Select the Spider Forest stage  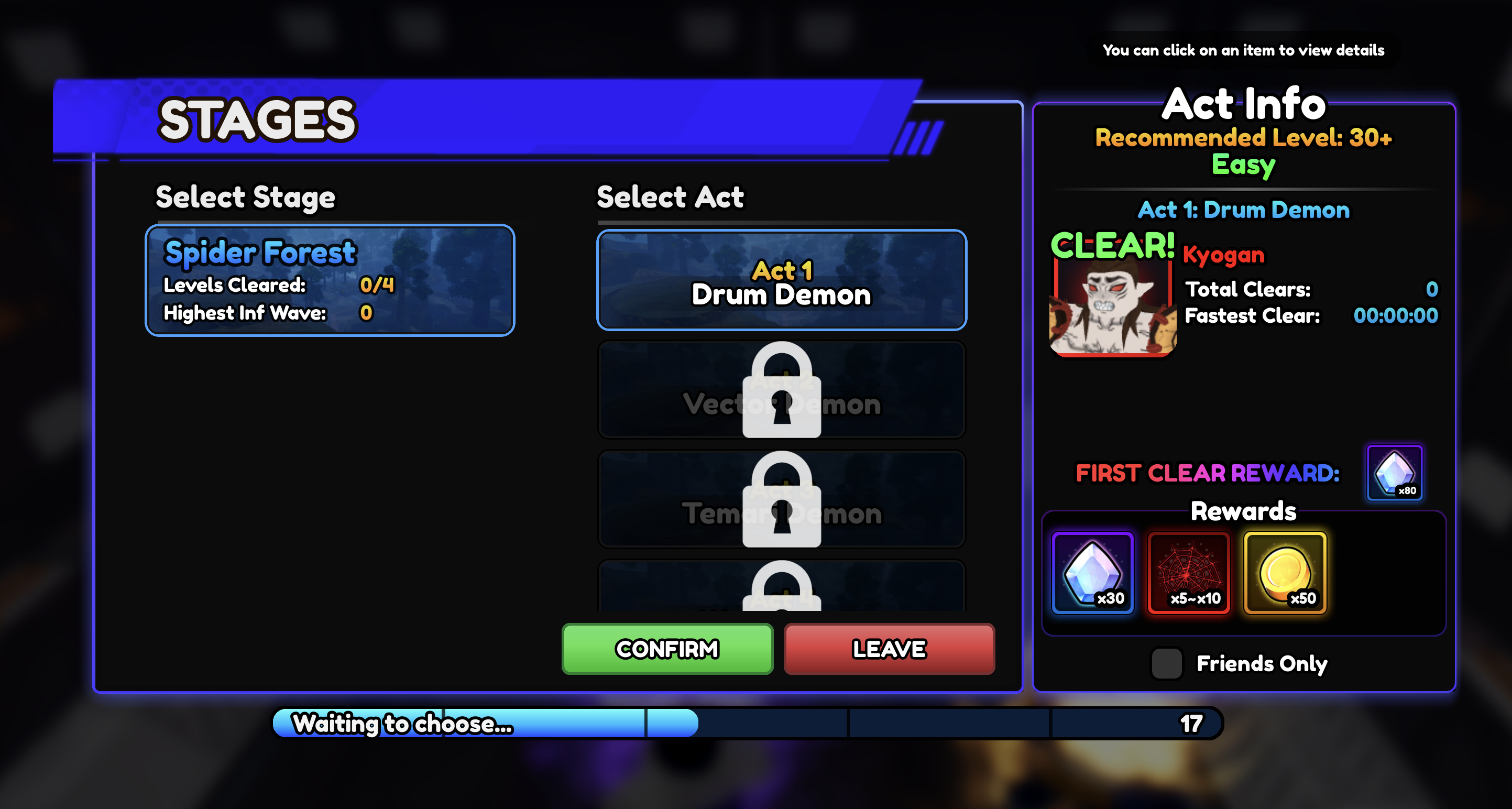coord(330,280)
